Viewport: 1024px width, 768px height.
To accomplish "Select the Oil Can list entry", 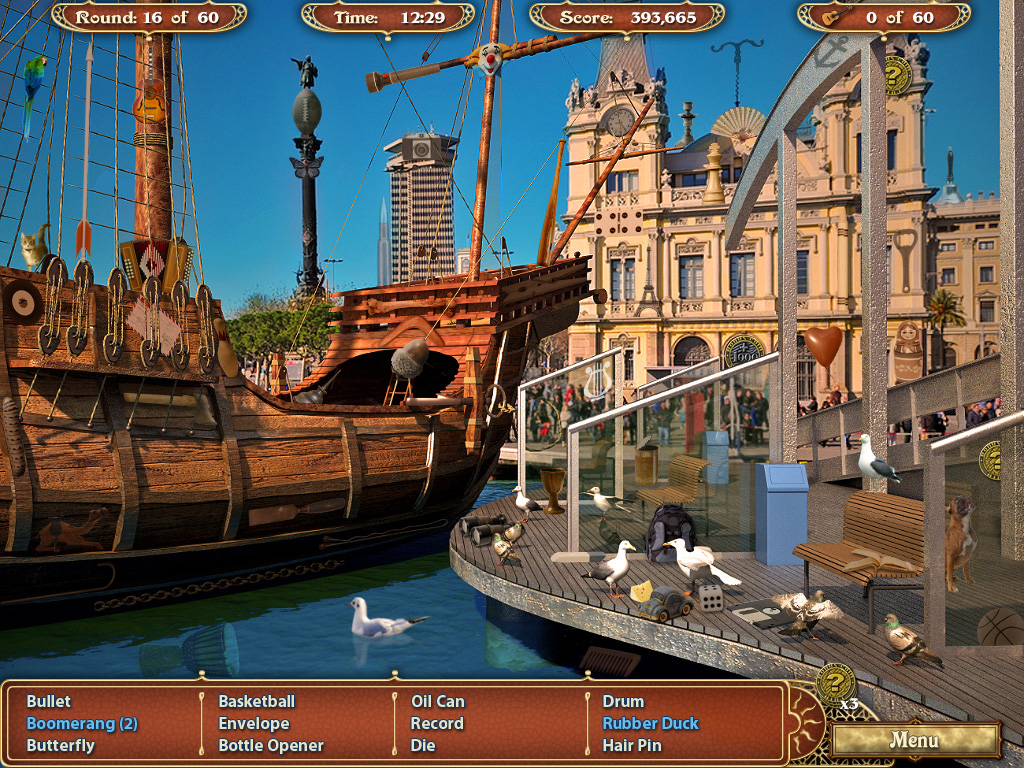I will pos(438,701).
